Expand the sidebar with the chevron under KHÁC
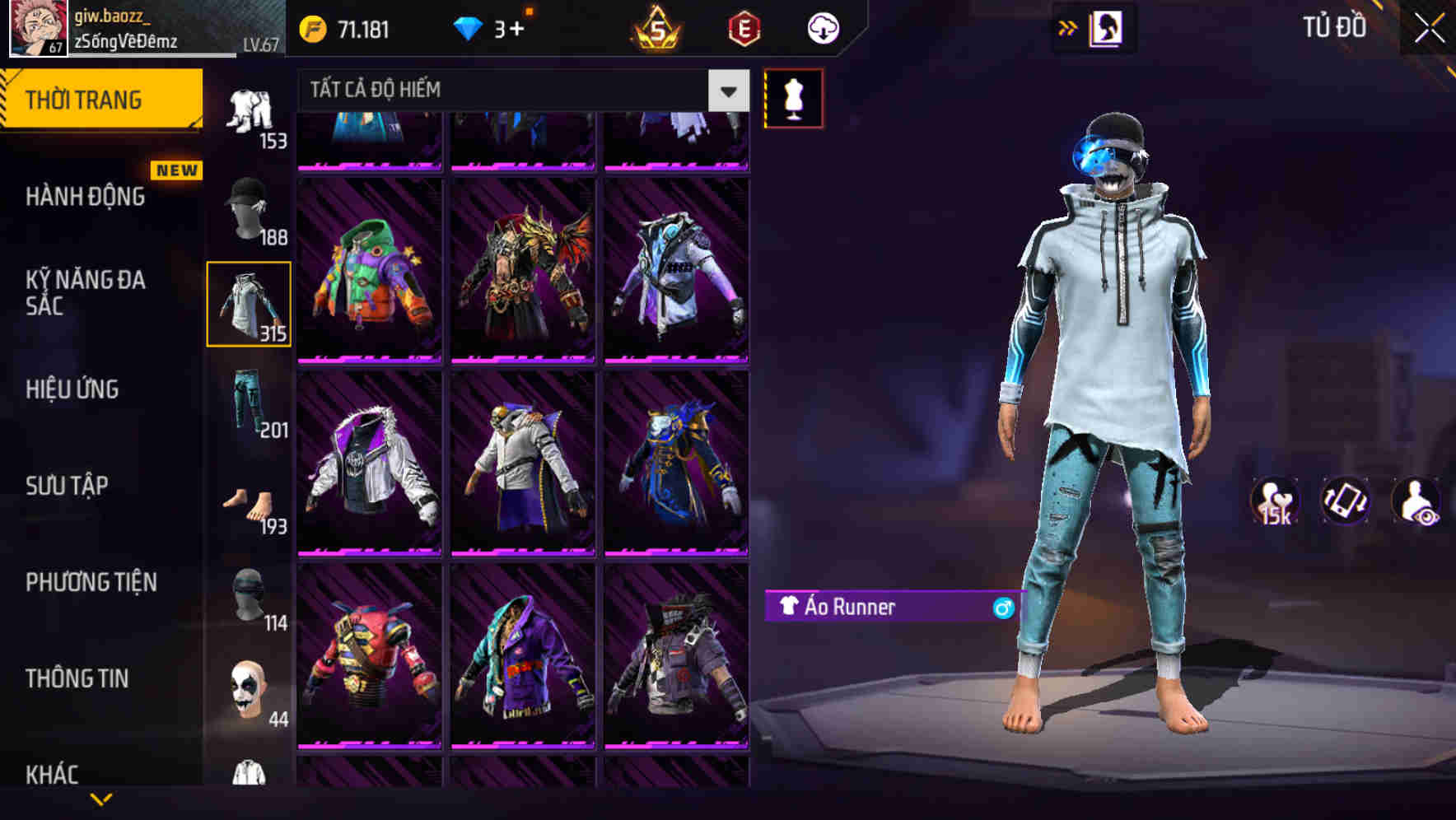The image size is (1456, 820). 103,797
